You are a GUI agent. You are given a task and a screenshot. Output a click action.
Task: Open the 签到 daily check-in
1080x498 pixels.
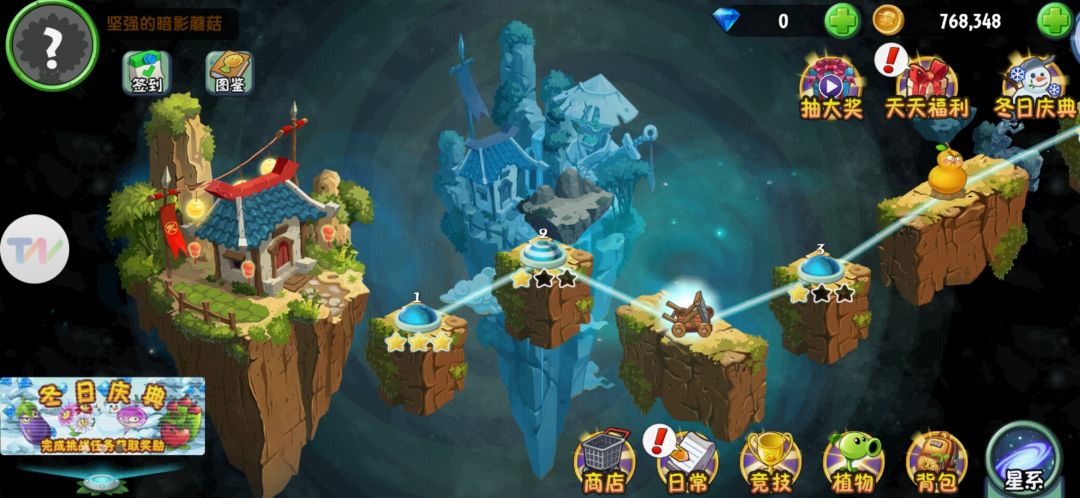(146, 72)
